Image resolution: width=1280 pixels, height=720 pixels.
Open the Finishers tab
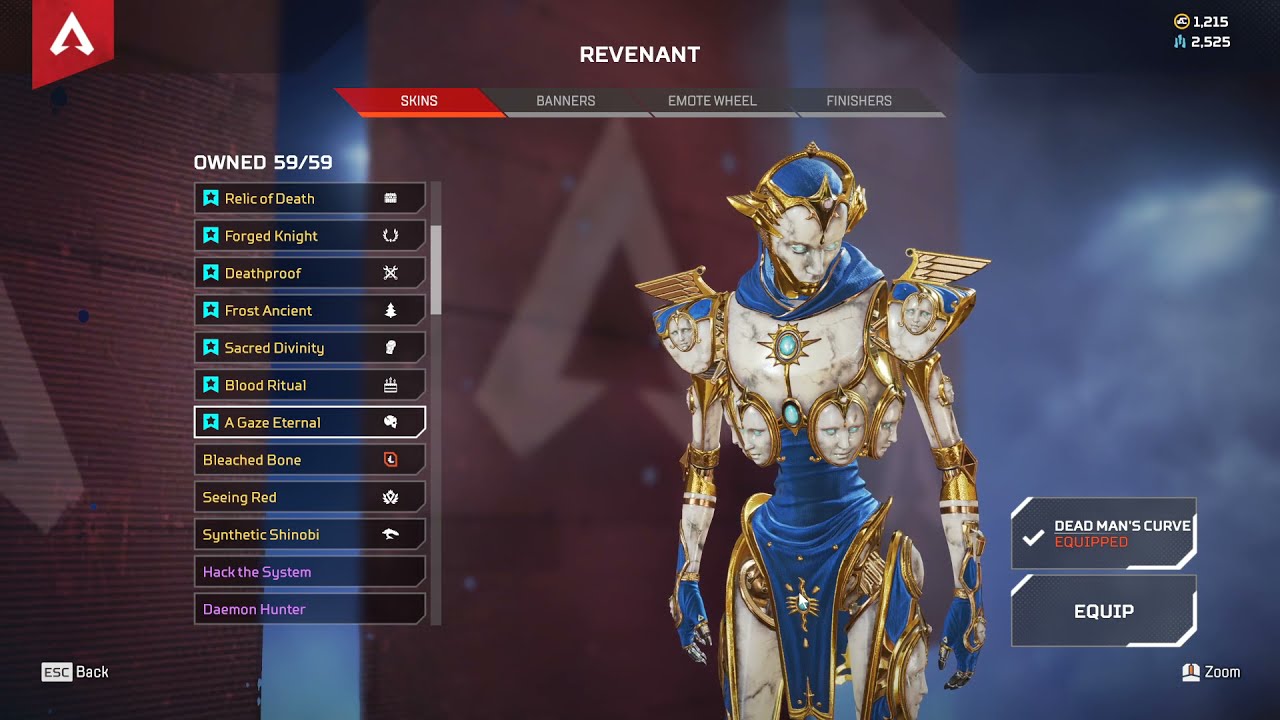point(858,100)
